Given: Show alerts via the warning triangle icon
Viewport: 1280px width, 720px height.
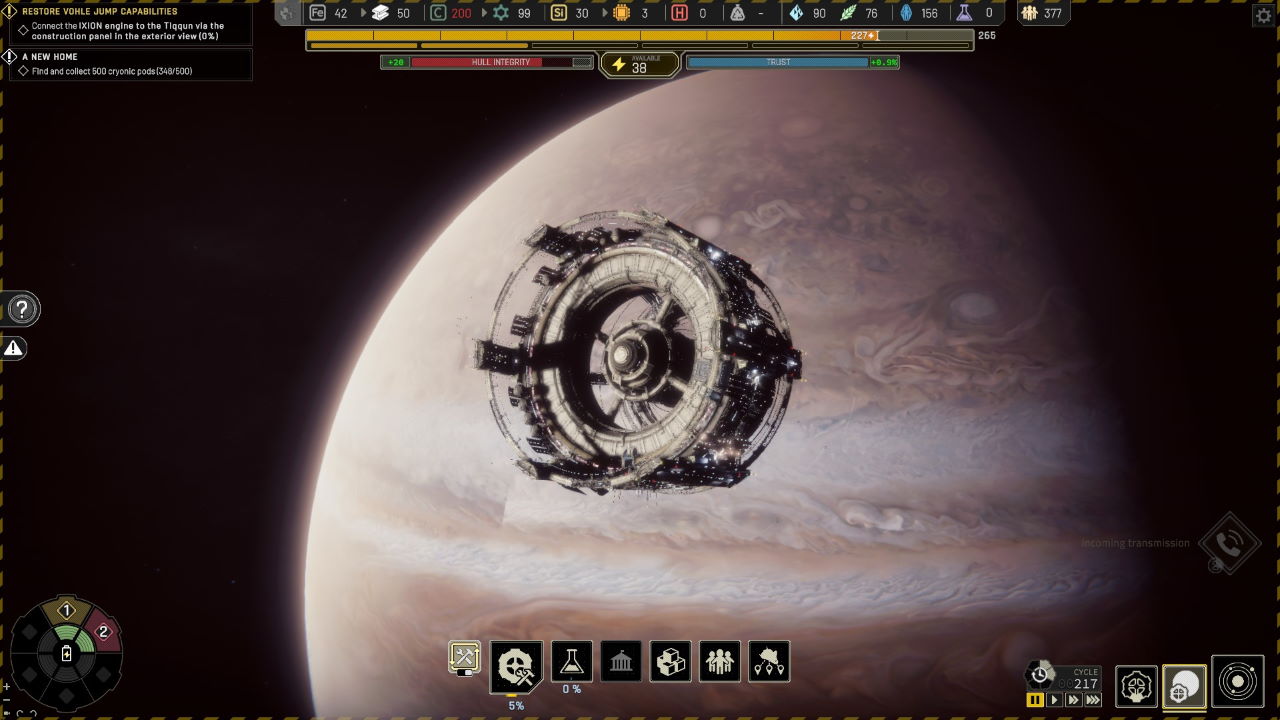Looking at the screenshot, I should pos(14,348).
